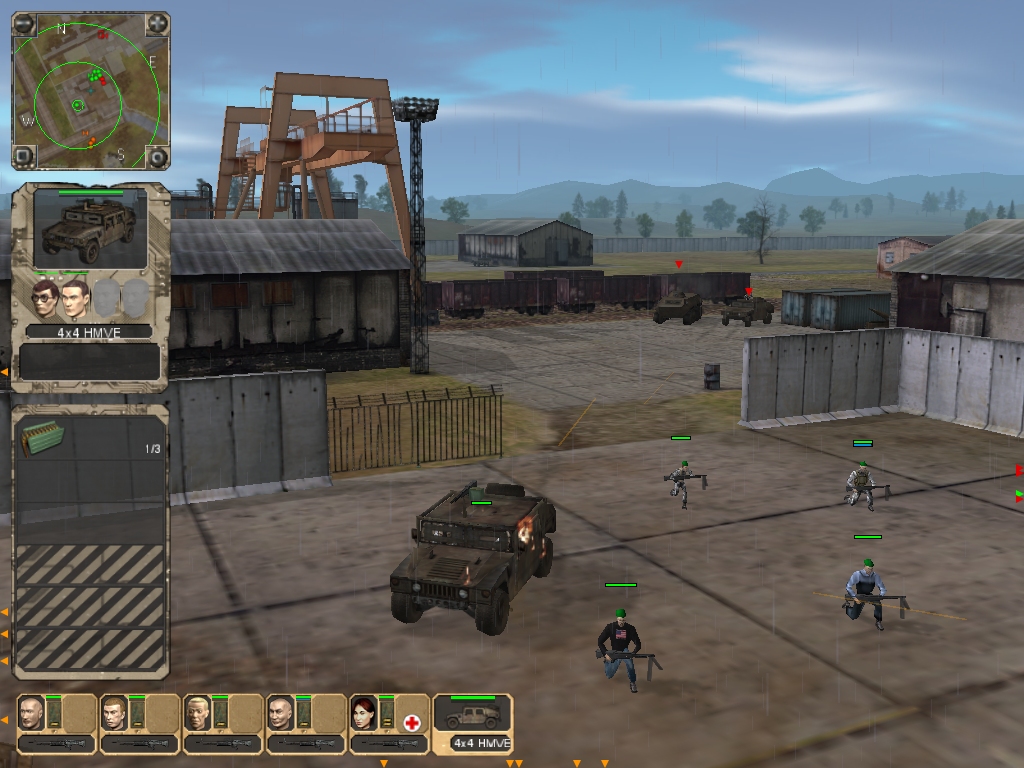Choose the red-haired woman's rifle weapon slot
The image size is (1024, 768).
388,743
